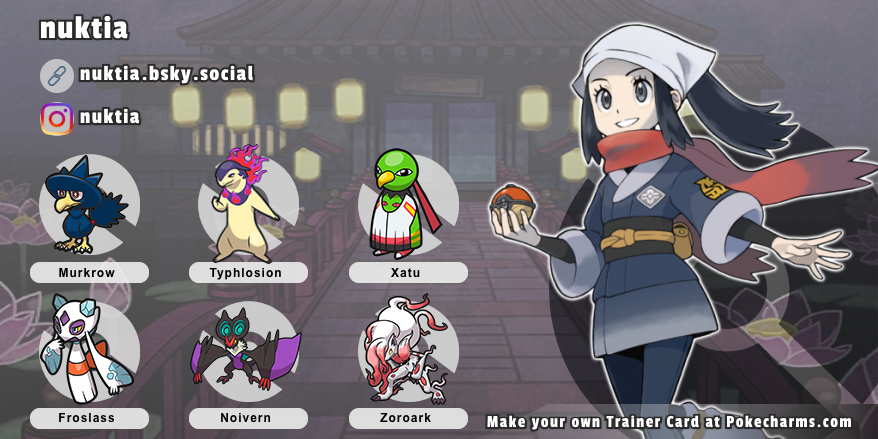Select Zoroark in the team

(407, 351)
